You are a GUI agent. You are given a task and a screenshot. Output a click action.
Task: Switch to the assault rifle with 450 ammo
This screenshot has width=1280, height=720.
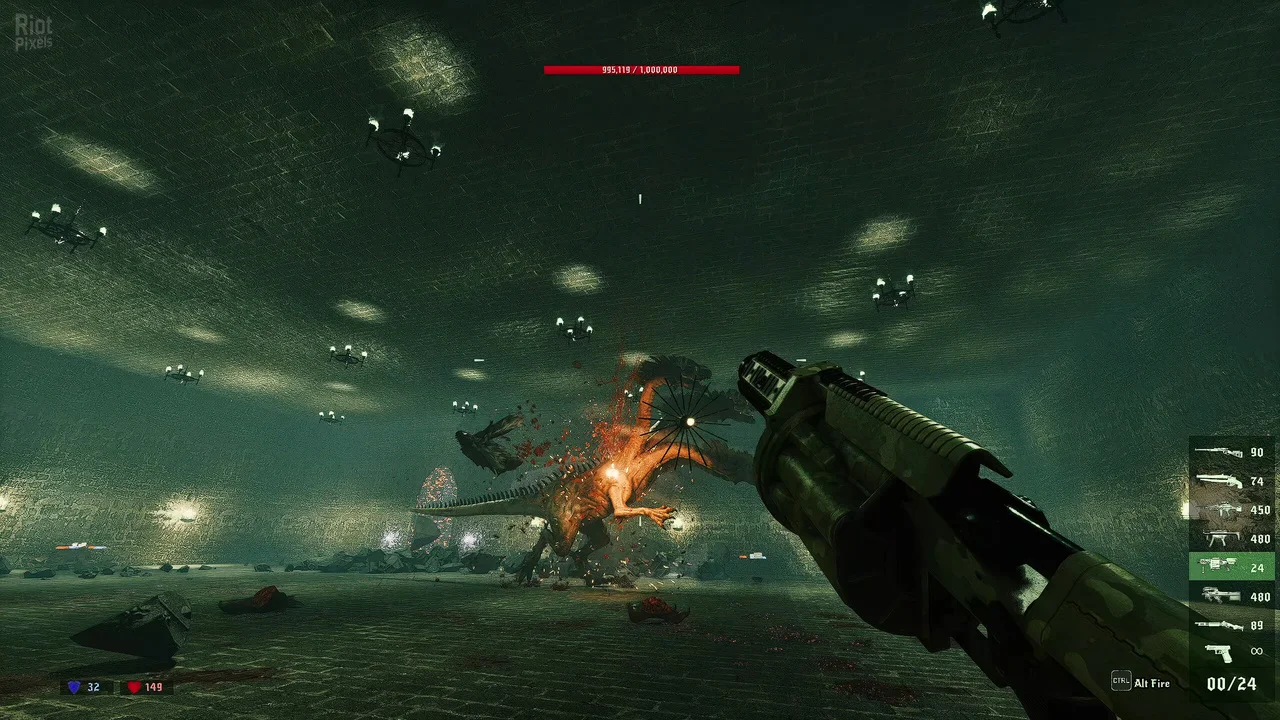tap(1231, 509)
